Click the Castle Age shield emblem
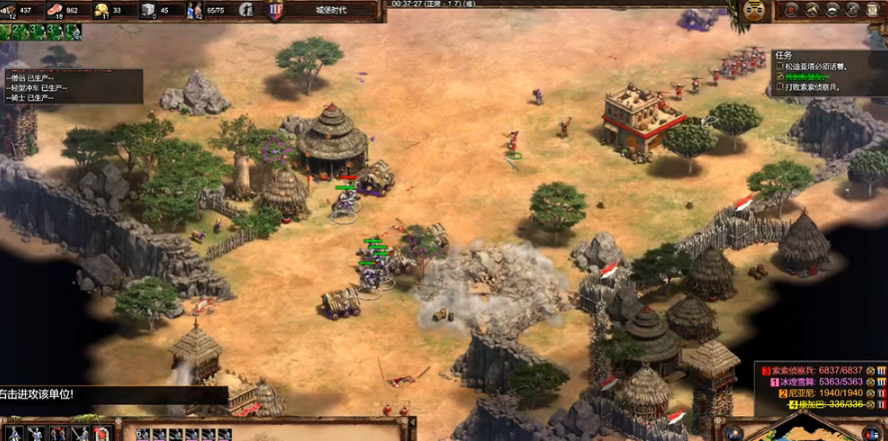 click(276, 10)
